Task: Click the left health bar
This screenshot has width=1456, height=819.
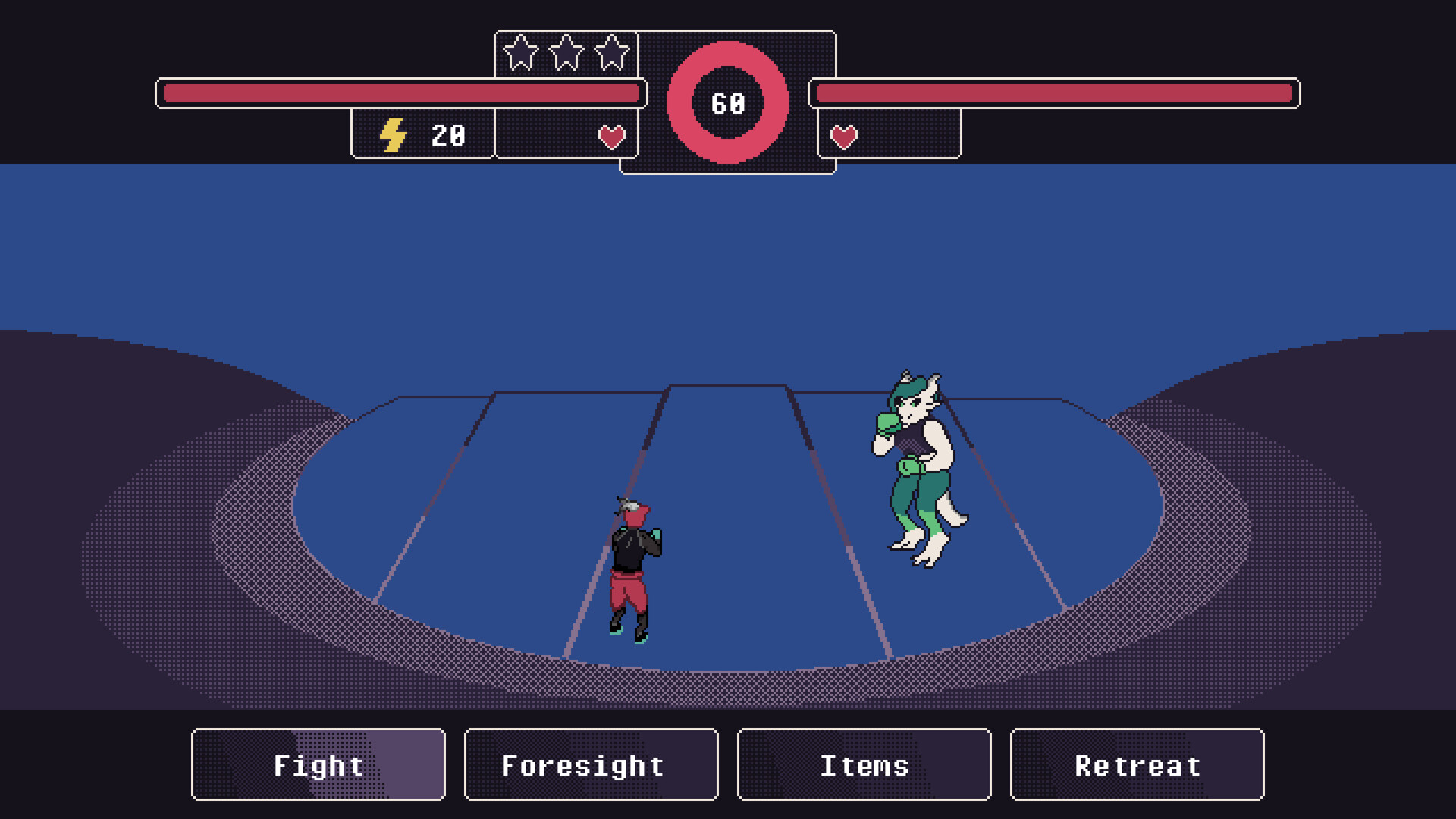Action: [x=402, y=93]
